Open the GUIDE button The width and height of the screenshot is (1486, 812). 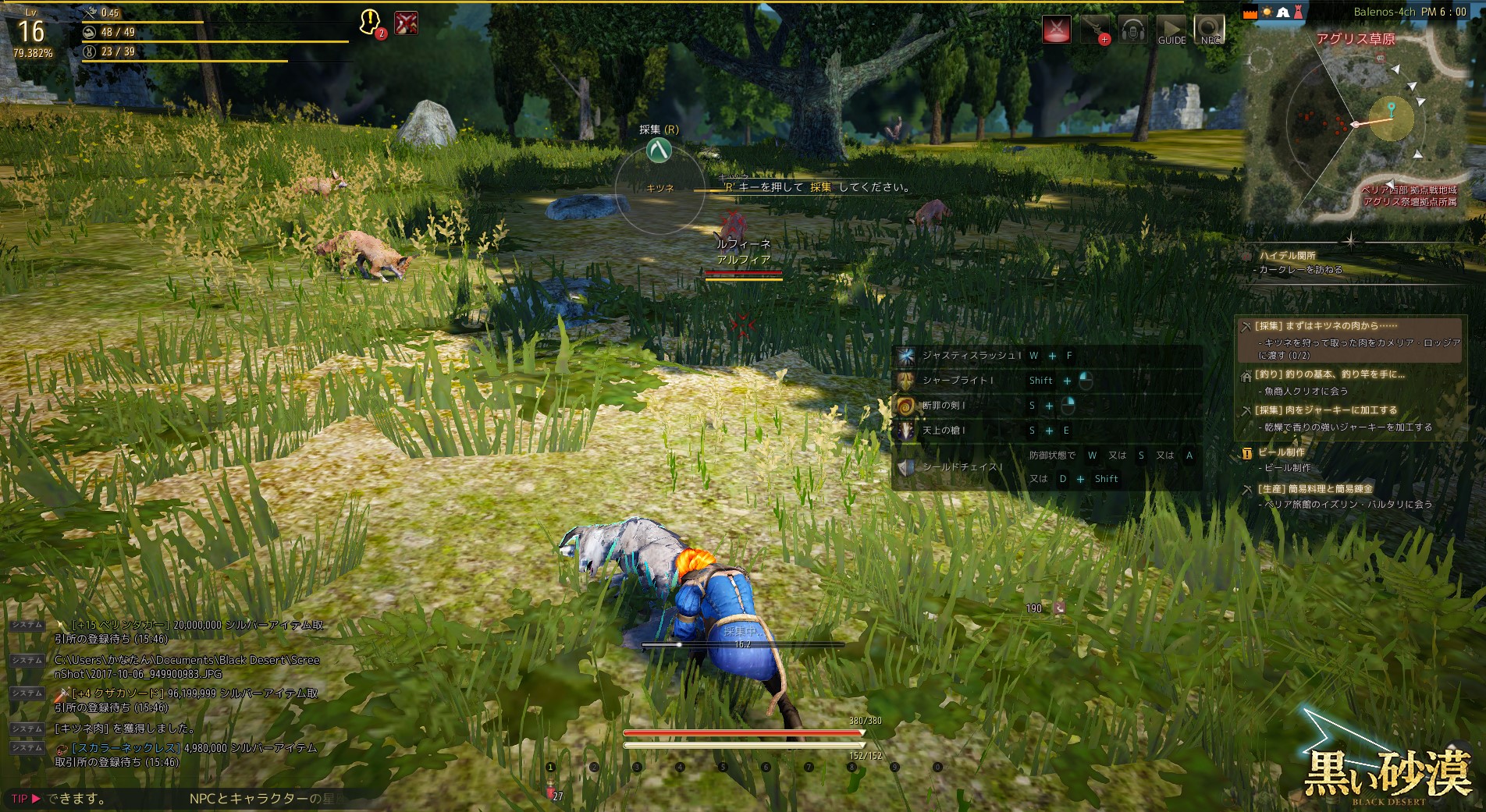click(1171, 30)
